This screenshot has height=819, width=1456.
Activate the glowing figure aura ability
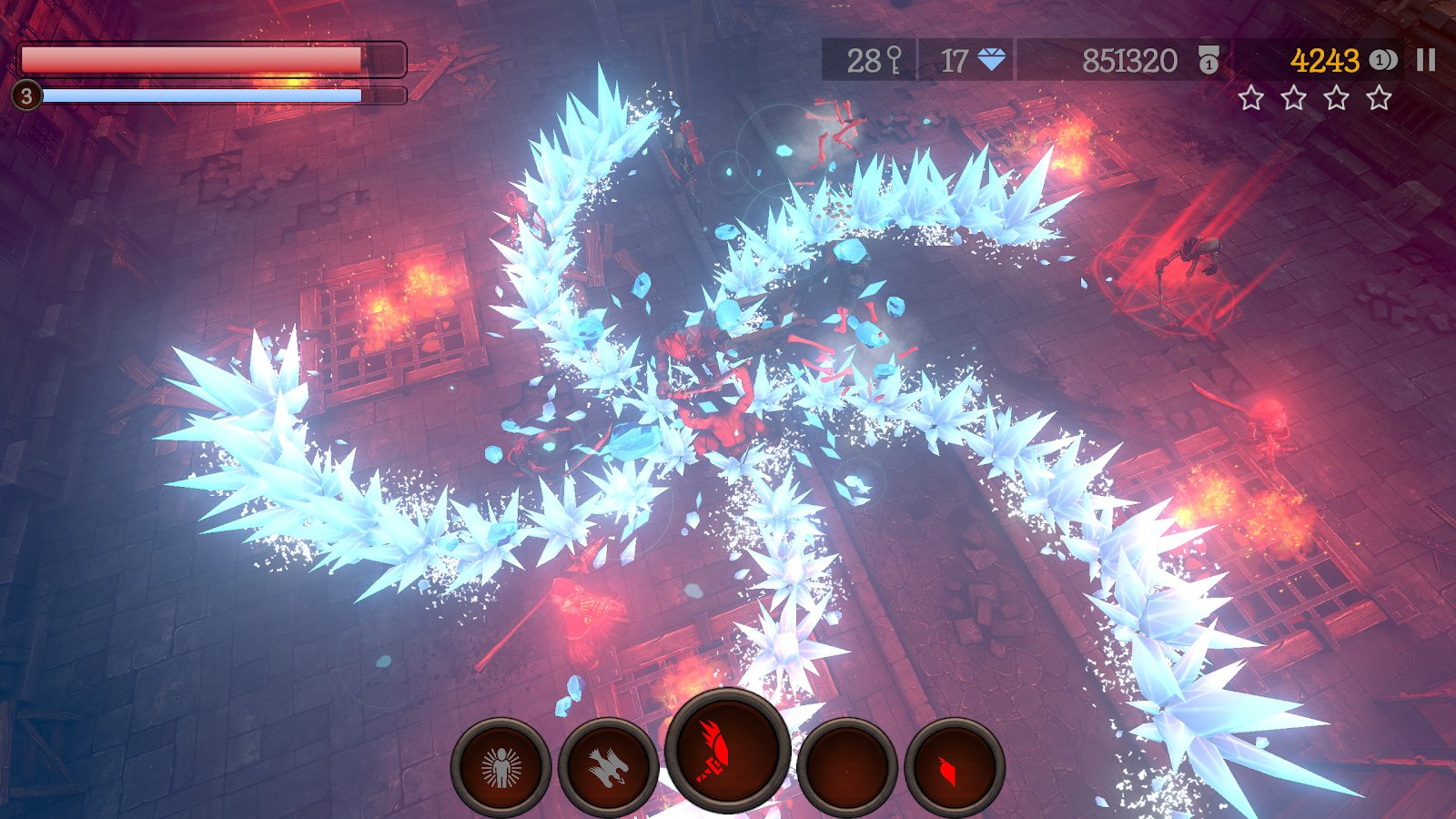click(x=500, y=768)
